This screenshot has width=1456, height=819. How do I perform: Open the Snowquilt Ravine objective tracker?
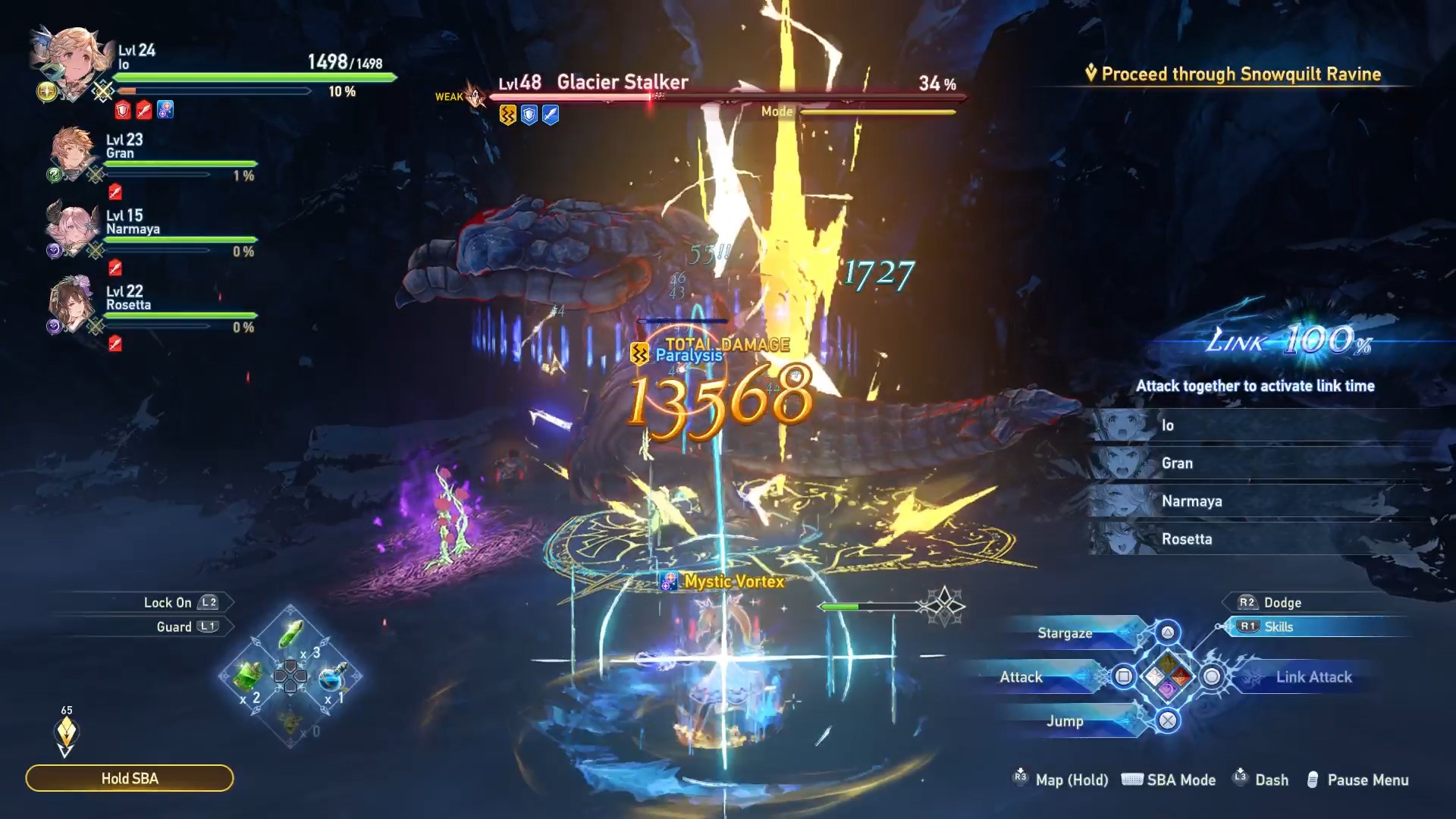(1240, 74)
